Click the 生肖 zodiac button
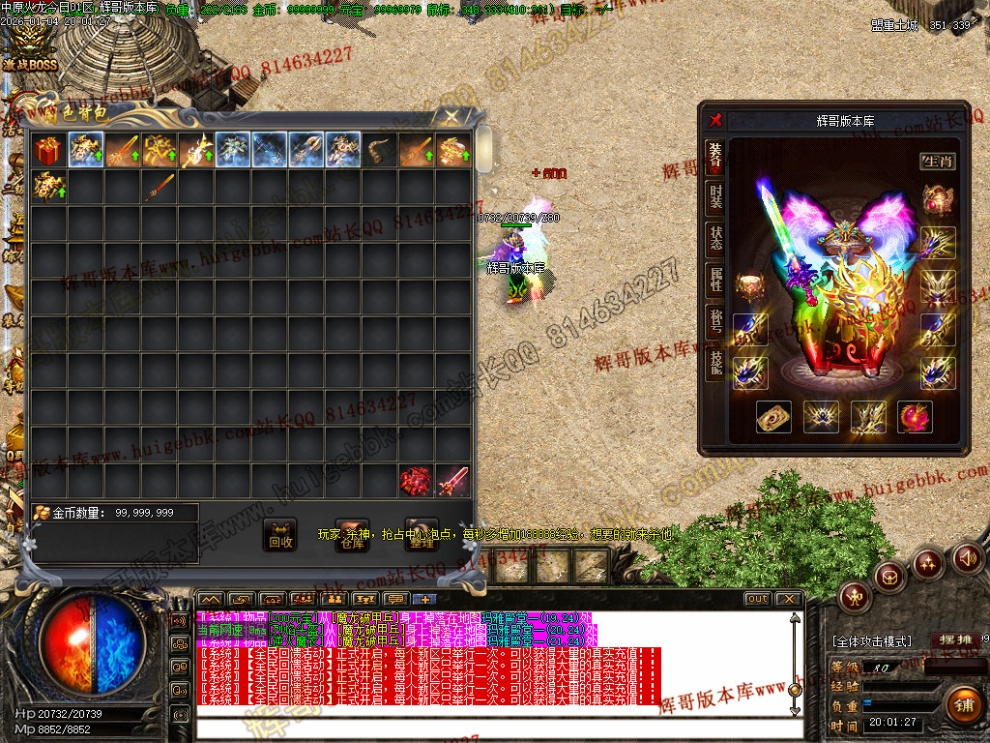This screenshot has width=990, height=743. pos(937,160)
